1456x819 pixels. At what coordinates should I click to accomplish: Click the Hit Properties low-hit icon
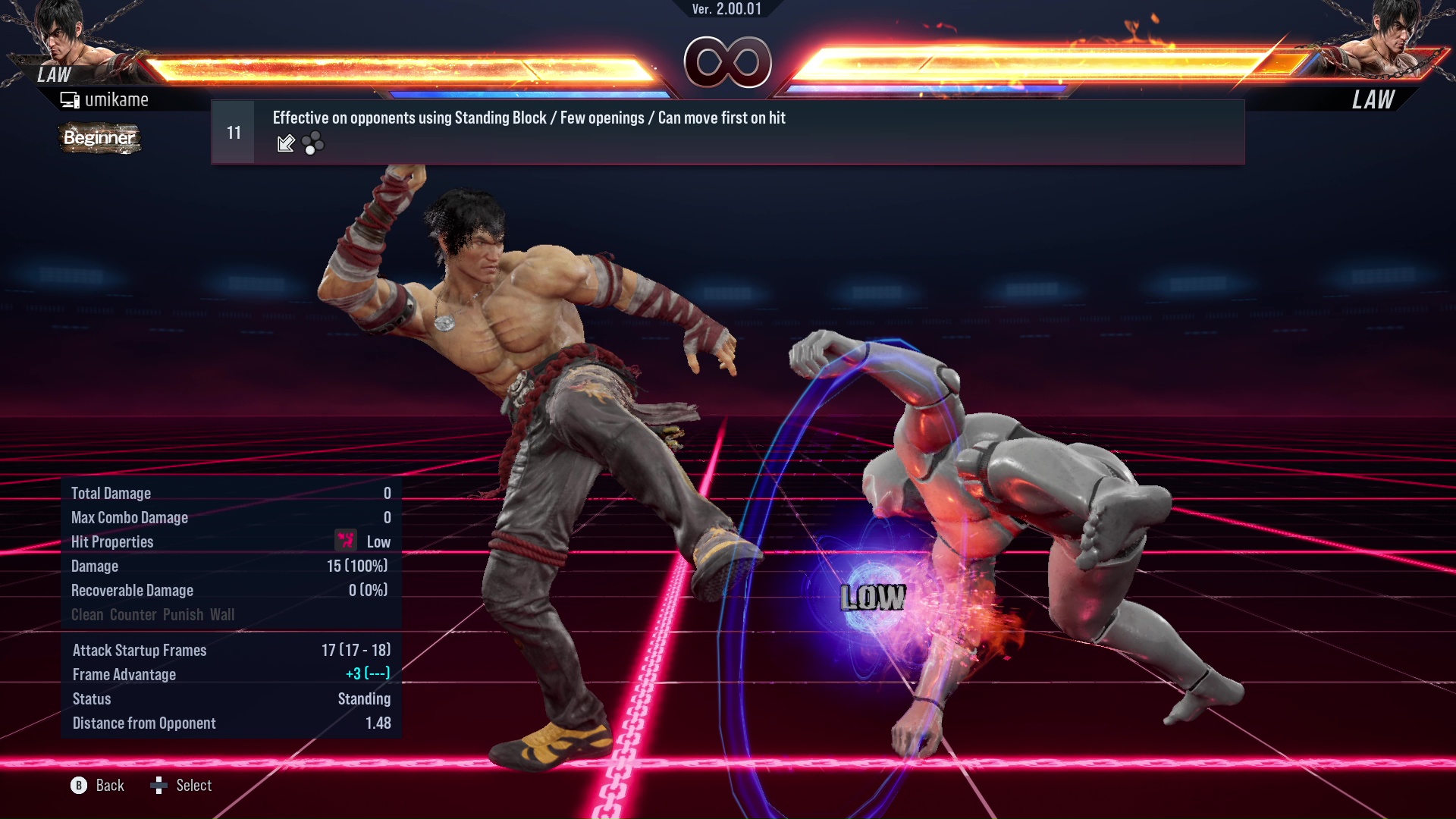click(346, 541)
